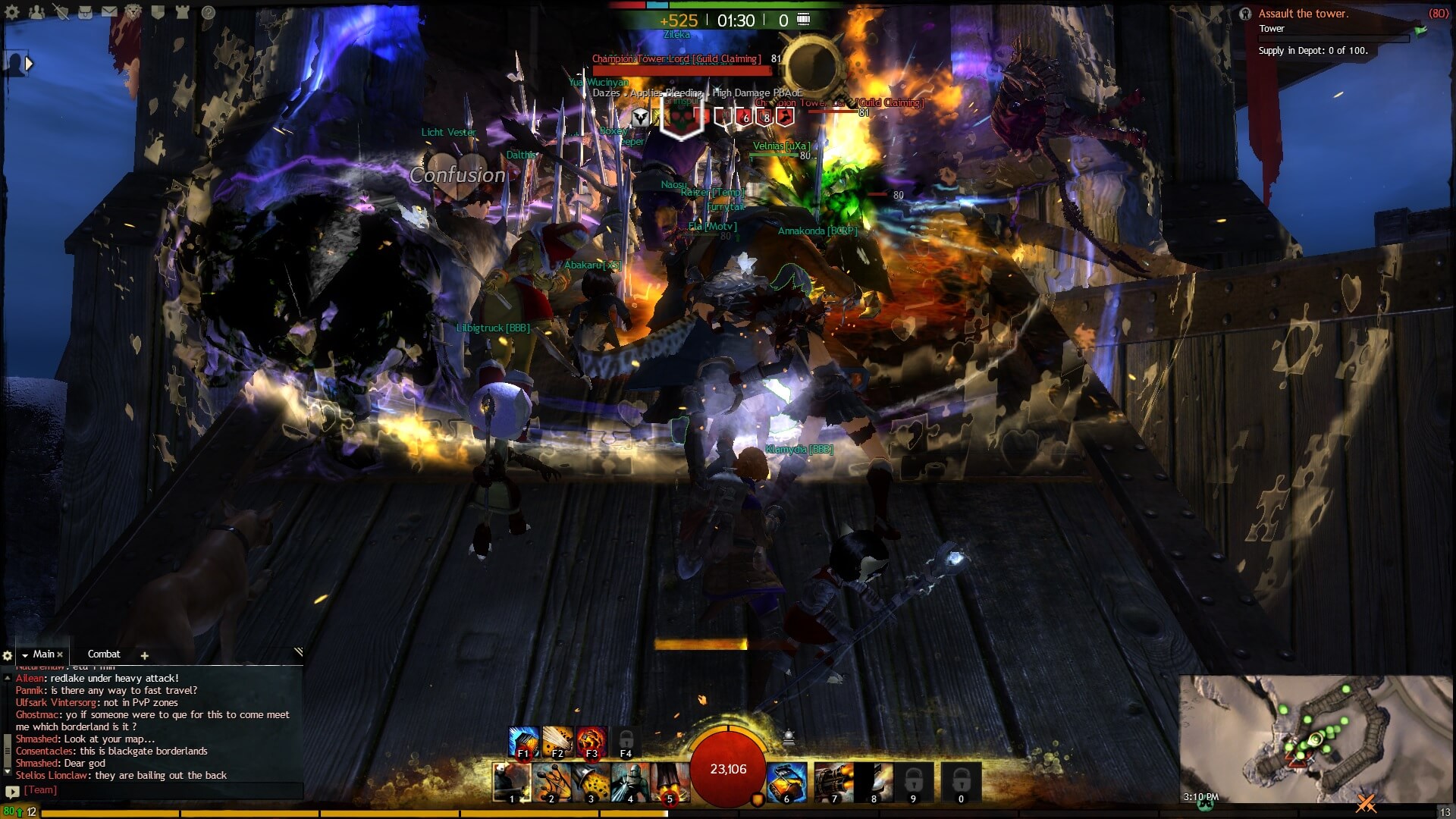Open the World vs World tower icon
Screen dimensions: 1456x819
tap(182, 12)
